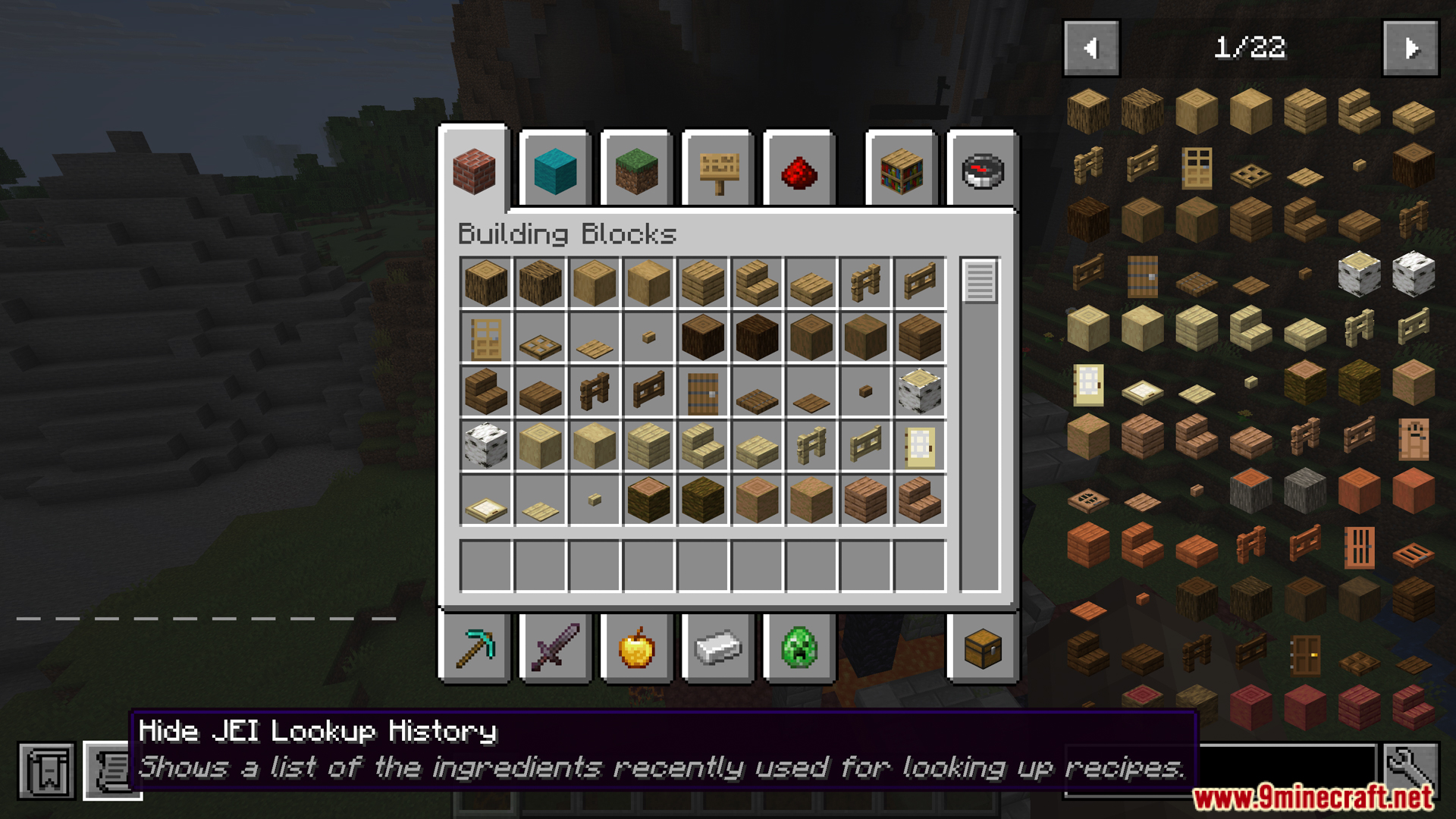Open Food and Drinks golden apple tab
Screen dimensions: 1456x819
(636, 648)
